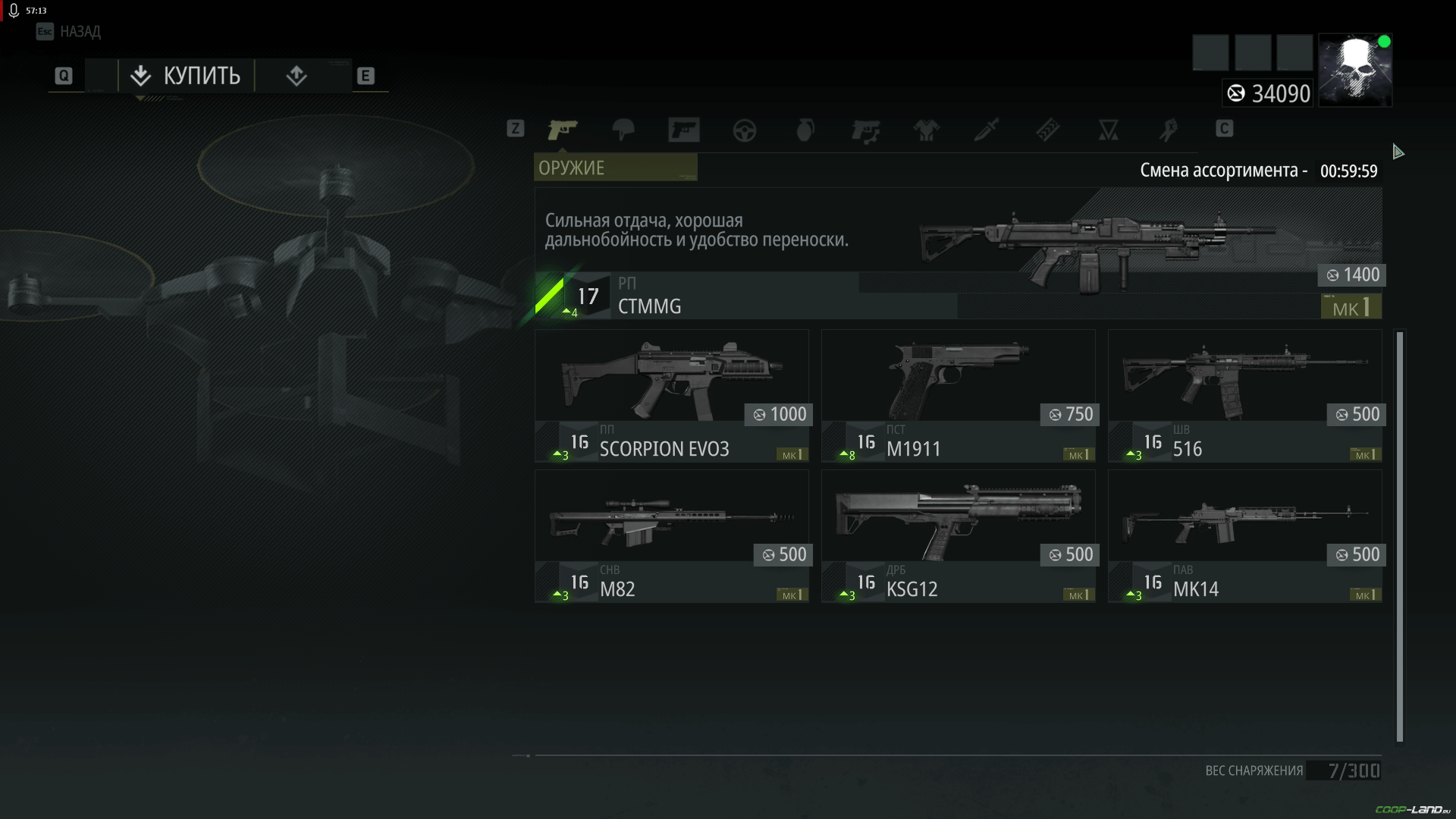Switch to the weapon attachments category
Image resolution: width=1456 pixels, height=819 pixels.
pyautogui.click(x=865, y=130)
